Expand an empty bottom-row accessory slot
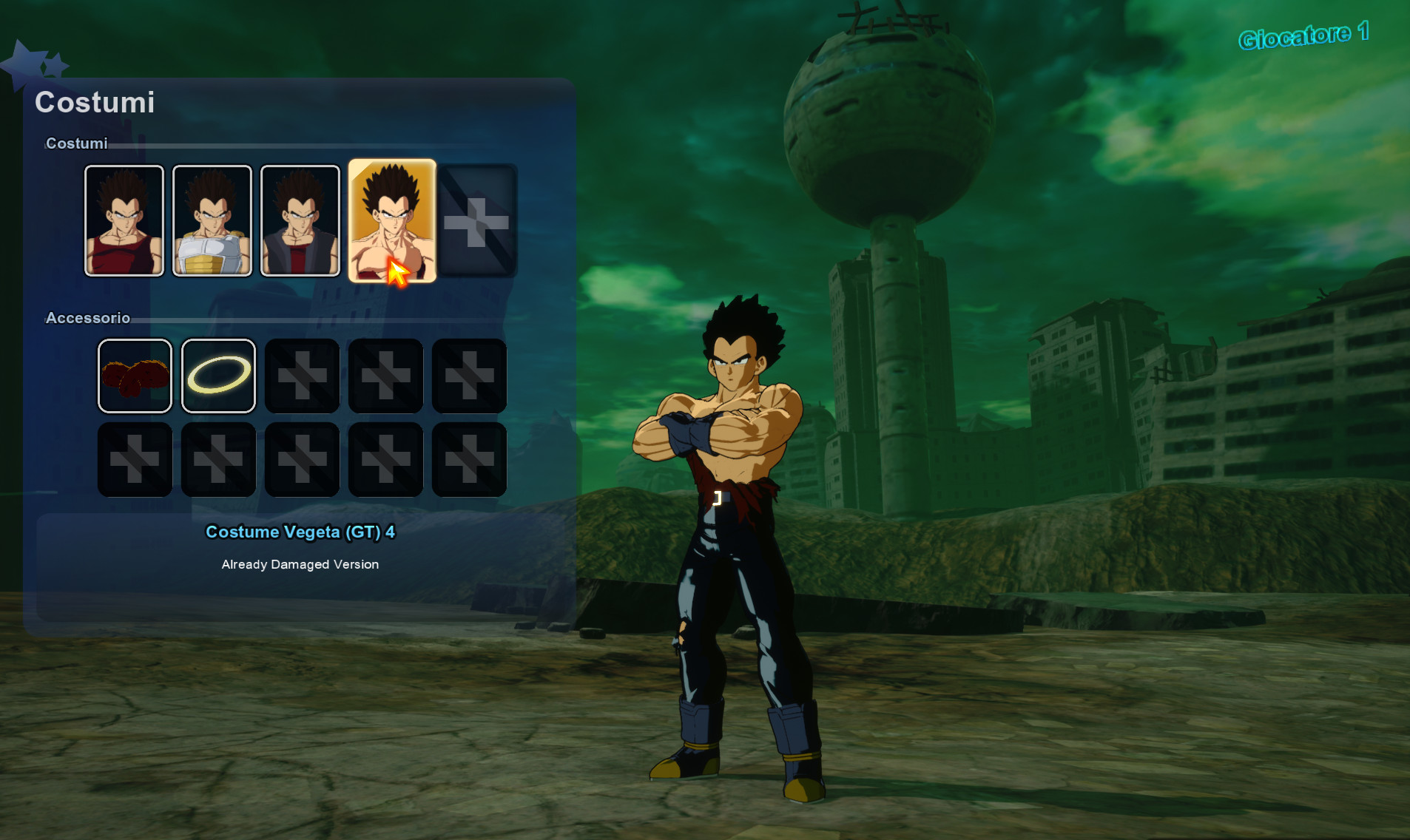Screen dimensions: 1410x840 coord(135,459)
